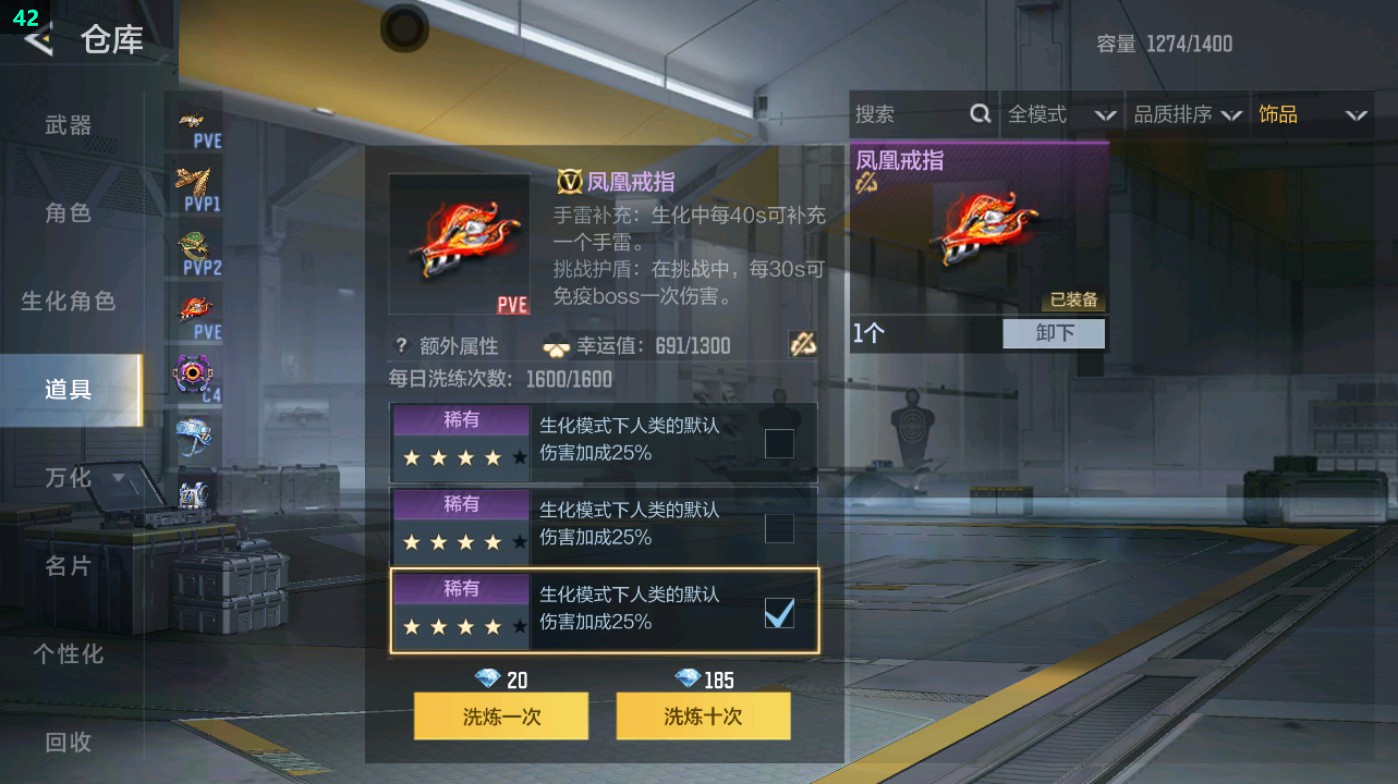Click the search magnifier icon
The height and width of the screenshot is (784, 1398).
coord(978,114)
